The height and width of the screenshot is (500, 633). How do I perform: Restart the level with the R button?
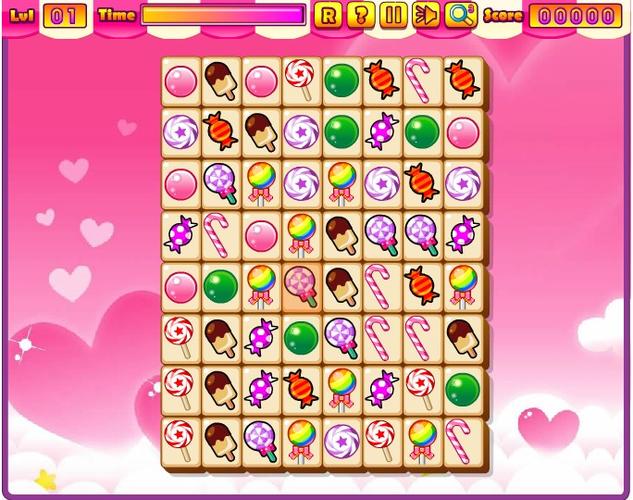coord(328,15)
